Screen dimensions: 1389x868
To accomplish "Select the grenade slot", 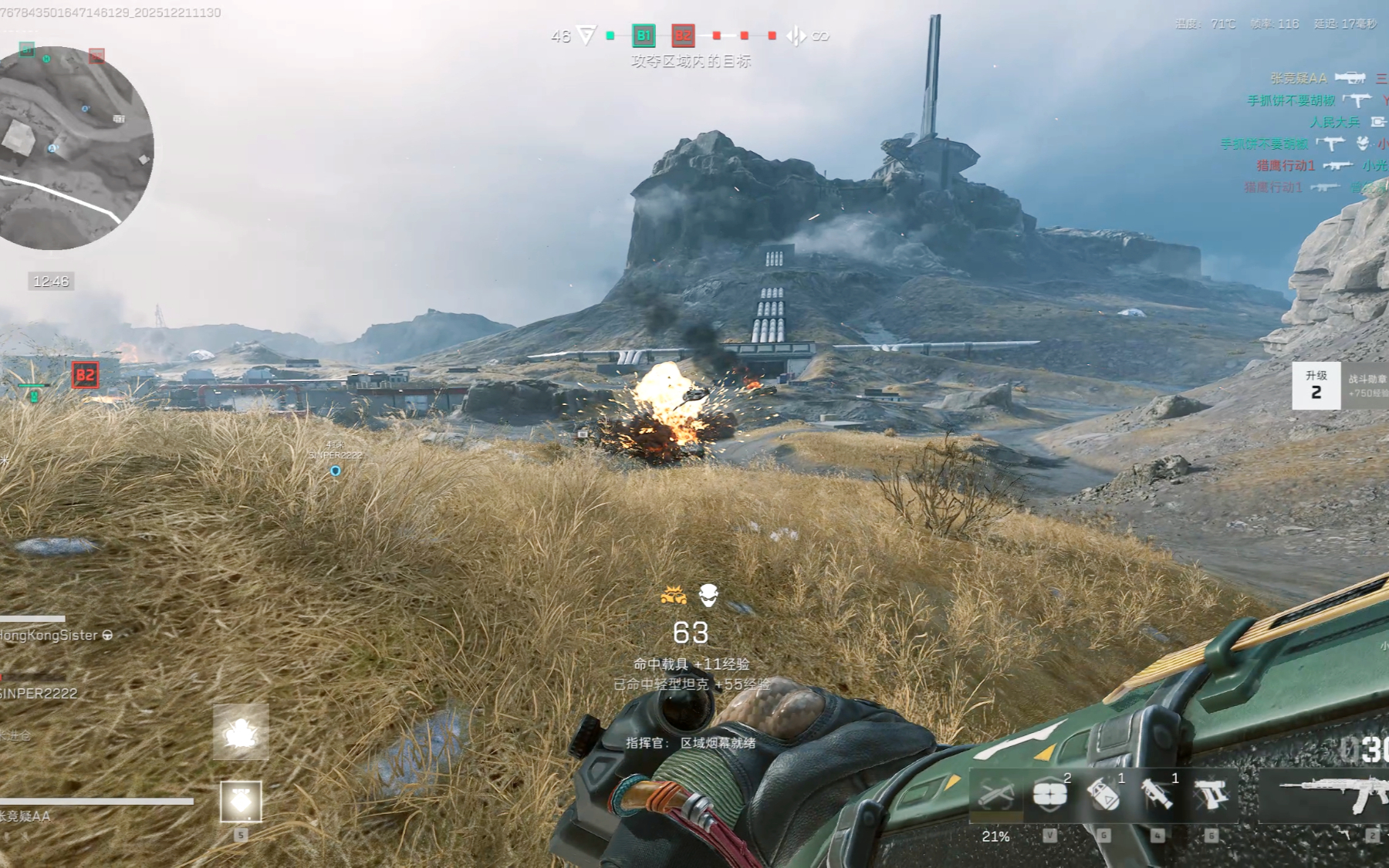I will 1103,795.
